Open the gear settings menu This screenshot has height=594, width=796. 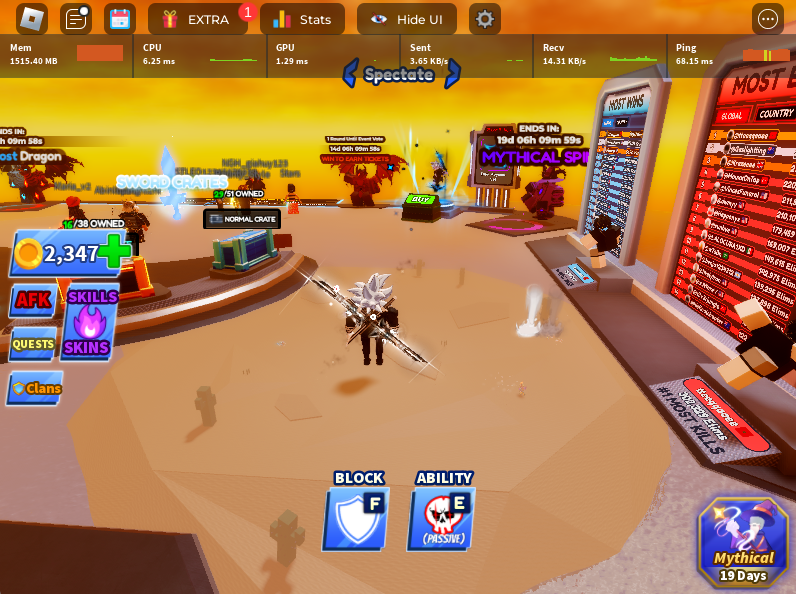pyautogui.click(x=485, y=19)
